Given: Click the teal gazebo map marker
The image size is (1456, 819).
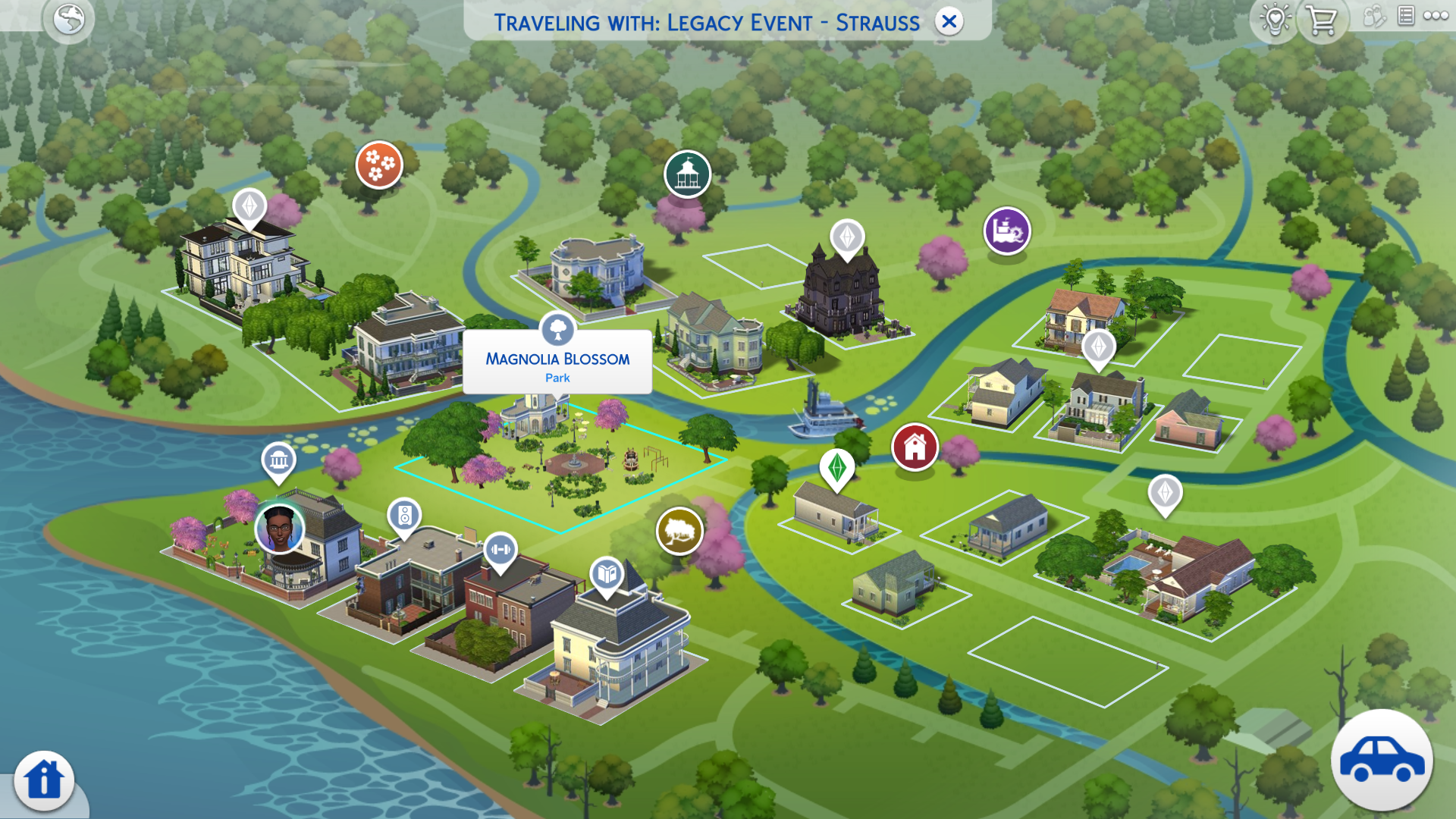Looking at the screenshot, I should coord(687,174).
